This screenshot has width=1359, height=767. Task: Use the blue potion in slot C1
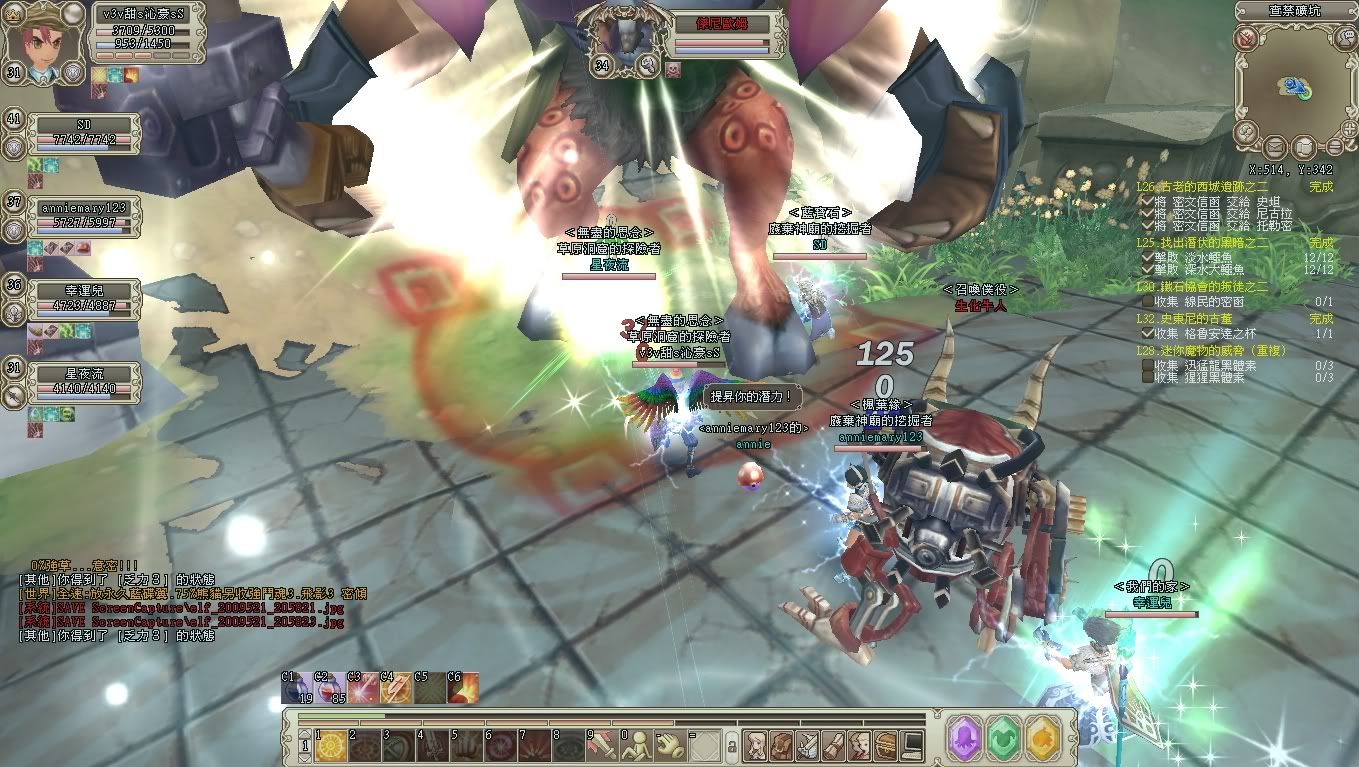point(296,688)
